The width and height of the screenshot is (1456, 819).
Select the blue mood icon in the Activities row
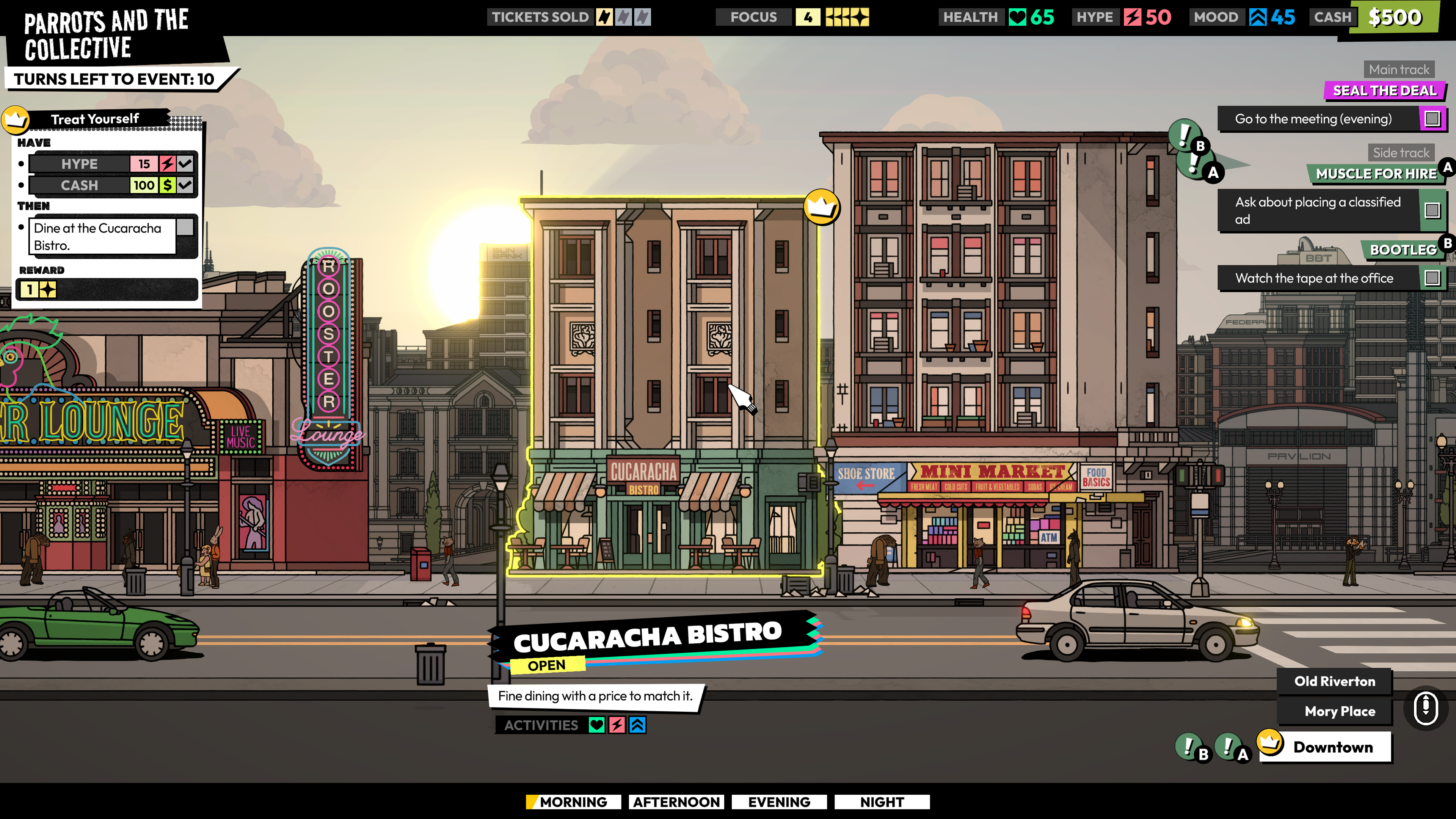pyautogui.click(x=637, y=725)
